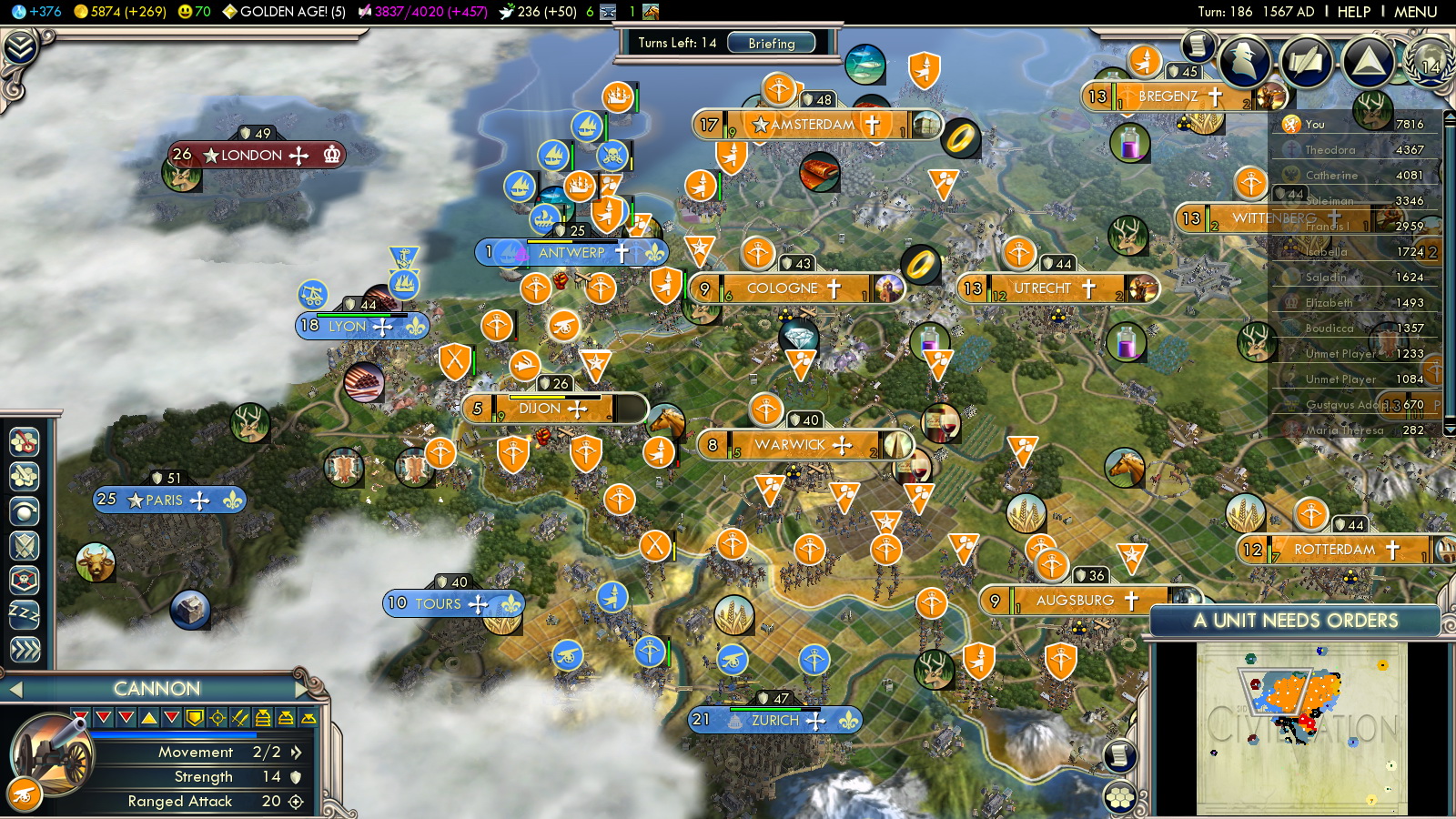Click the Briefing button
Image resolution: width=1456 pixels, height=819 pixels.
tap(771, 43)
